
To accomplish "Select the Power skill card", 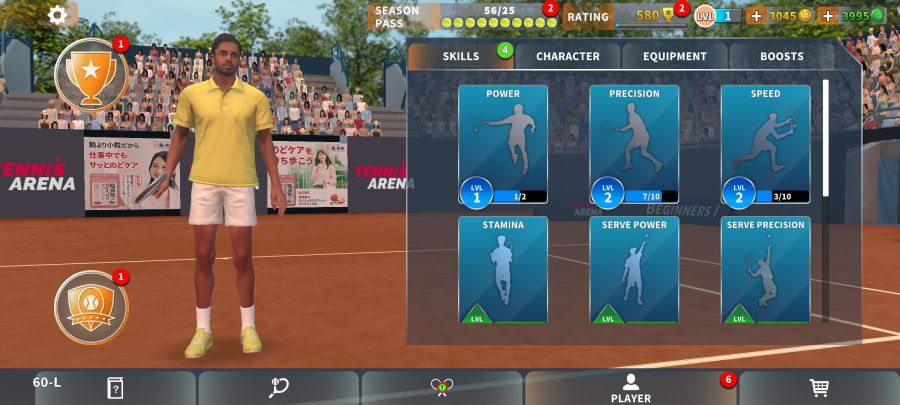I will click(503, 144).
